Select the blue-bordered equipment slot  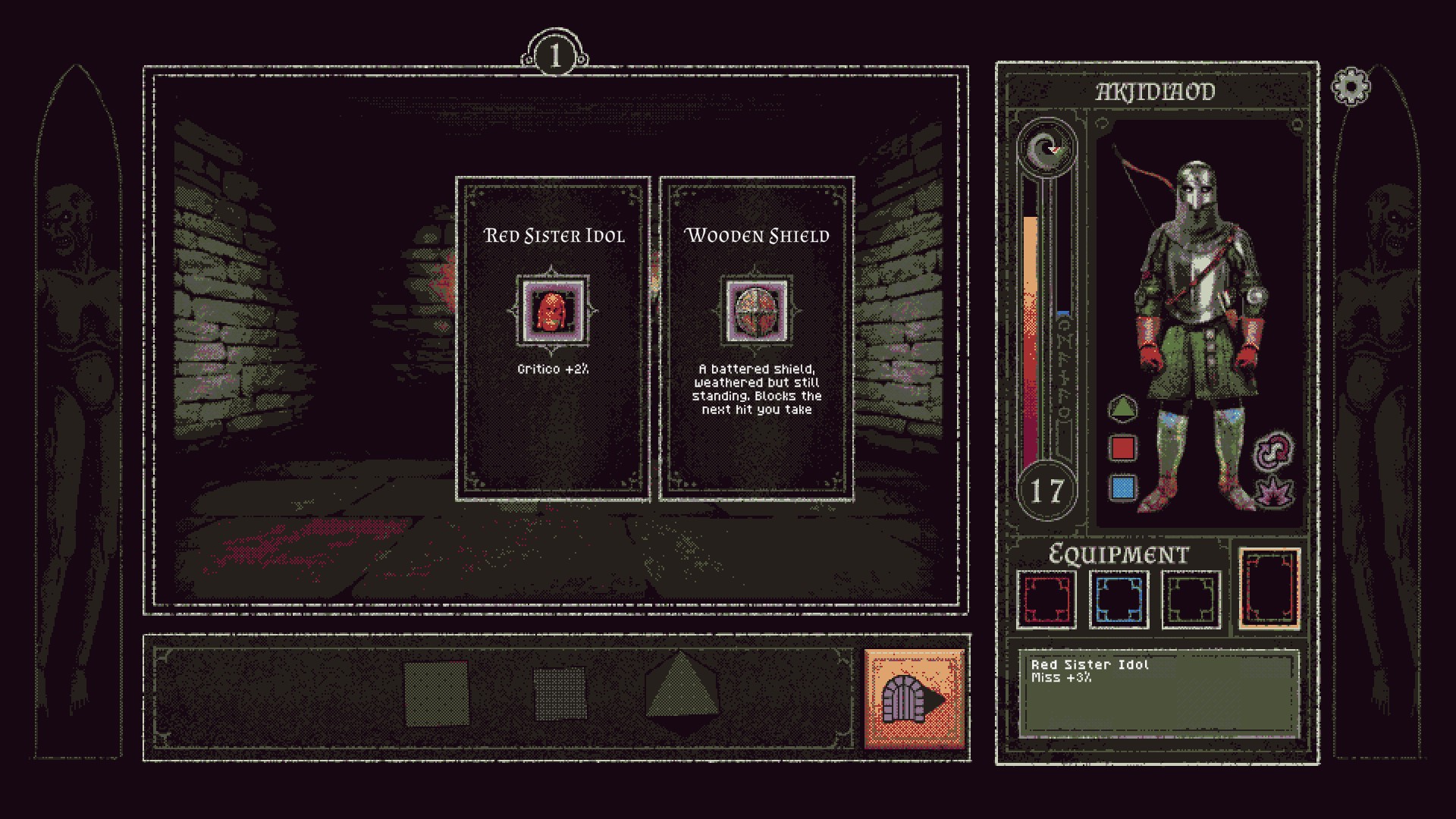[1119, 599]
